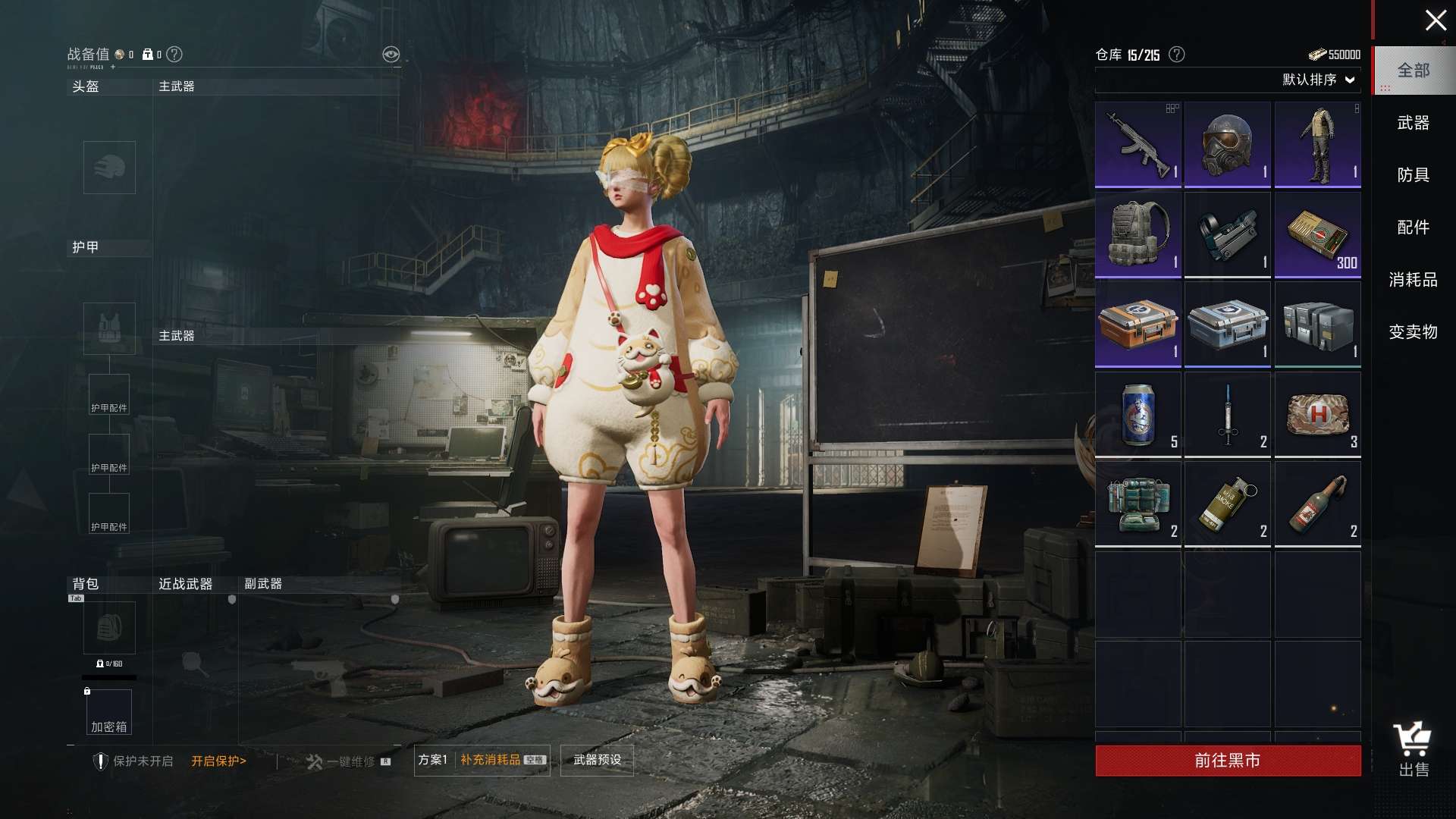Click 开启保护 to enable protection
Screen dimensions: 1456x819
point(218,761)
